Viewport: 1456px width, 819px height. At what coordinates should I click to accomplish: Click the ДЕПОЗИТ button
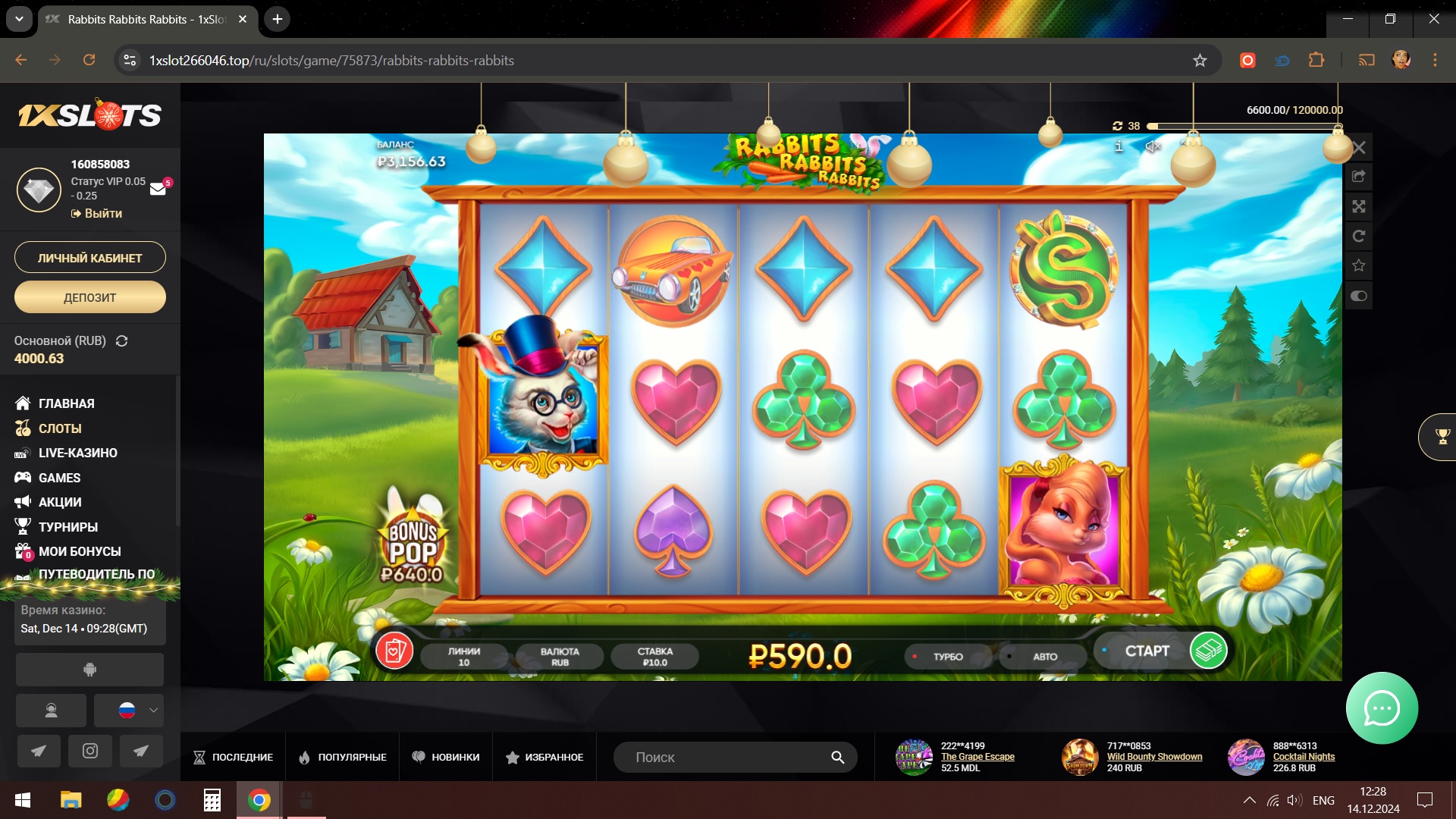point(89,297)
